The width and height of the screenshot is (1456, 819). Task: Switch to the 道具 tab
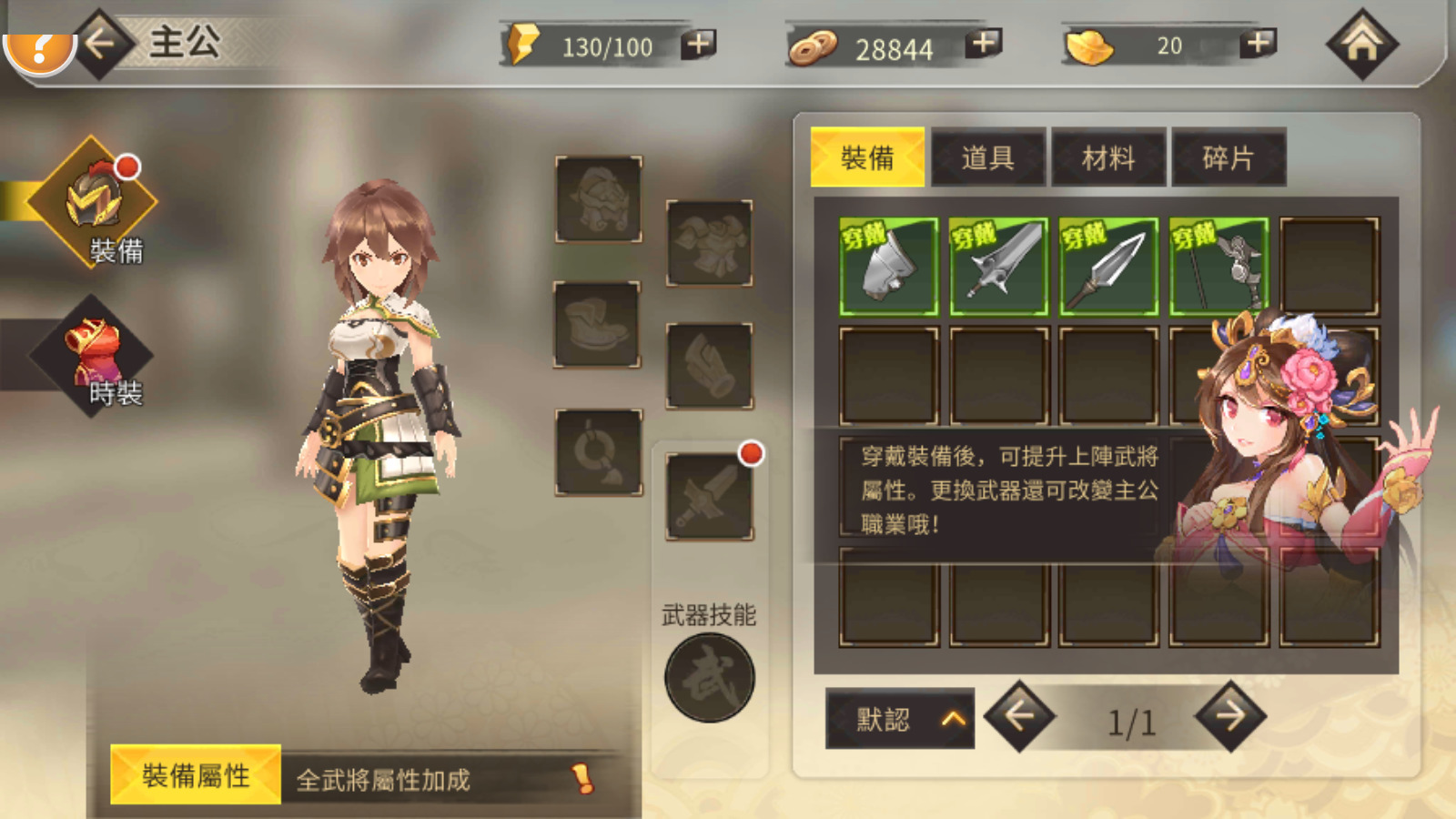987,157
